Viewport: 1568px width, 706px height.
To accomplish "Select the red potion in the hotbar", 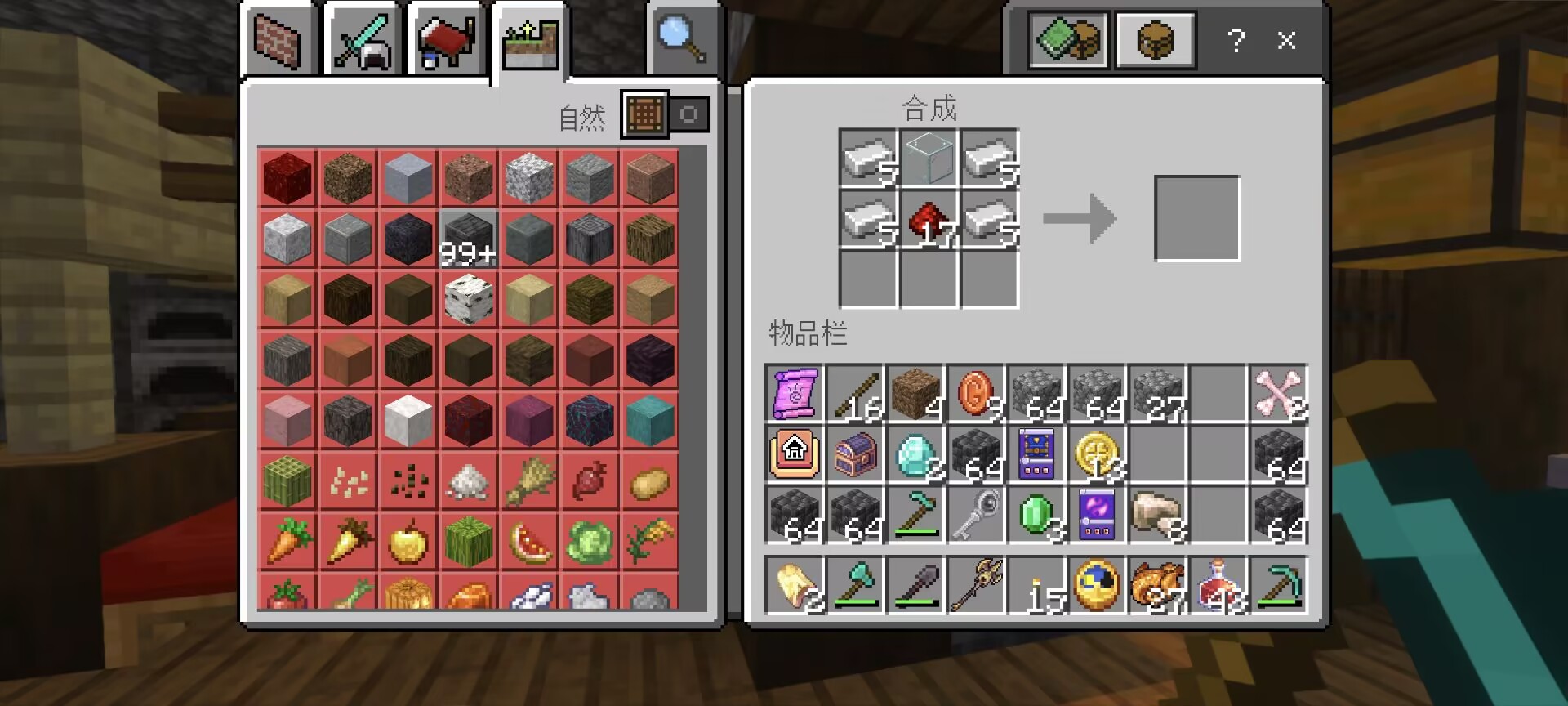I will coord(1218,585).
